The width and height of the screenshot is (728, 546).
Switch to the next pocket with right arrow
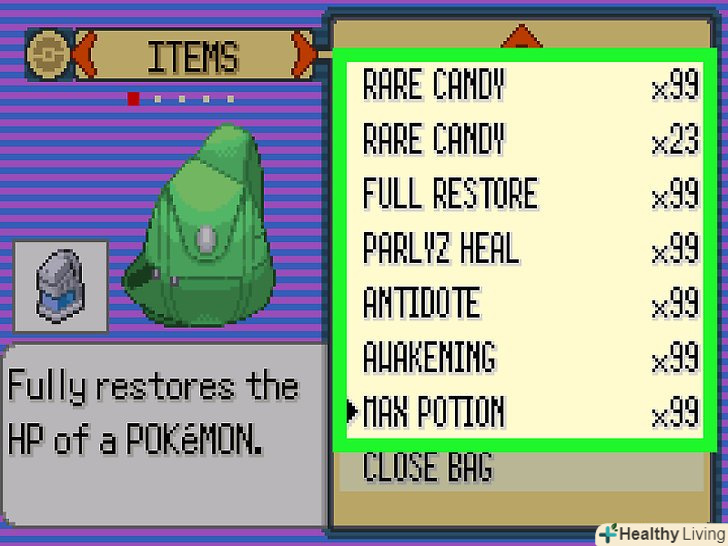click(303, 57)
